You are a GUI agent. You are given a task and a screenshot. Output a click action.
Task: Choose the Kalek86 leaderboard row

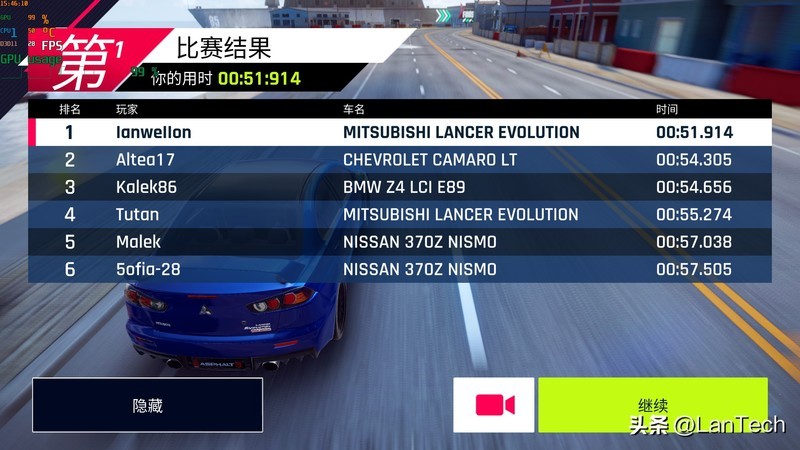(400, 187)
